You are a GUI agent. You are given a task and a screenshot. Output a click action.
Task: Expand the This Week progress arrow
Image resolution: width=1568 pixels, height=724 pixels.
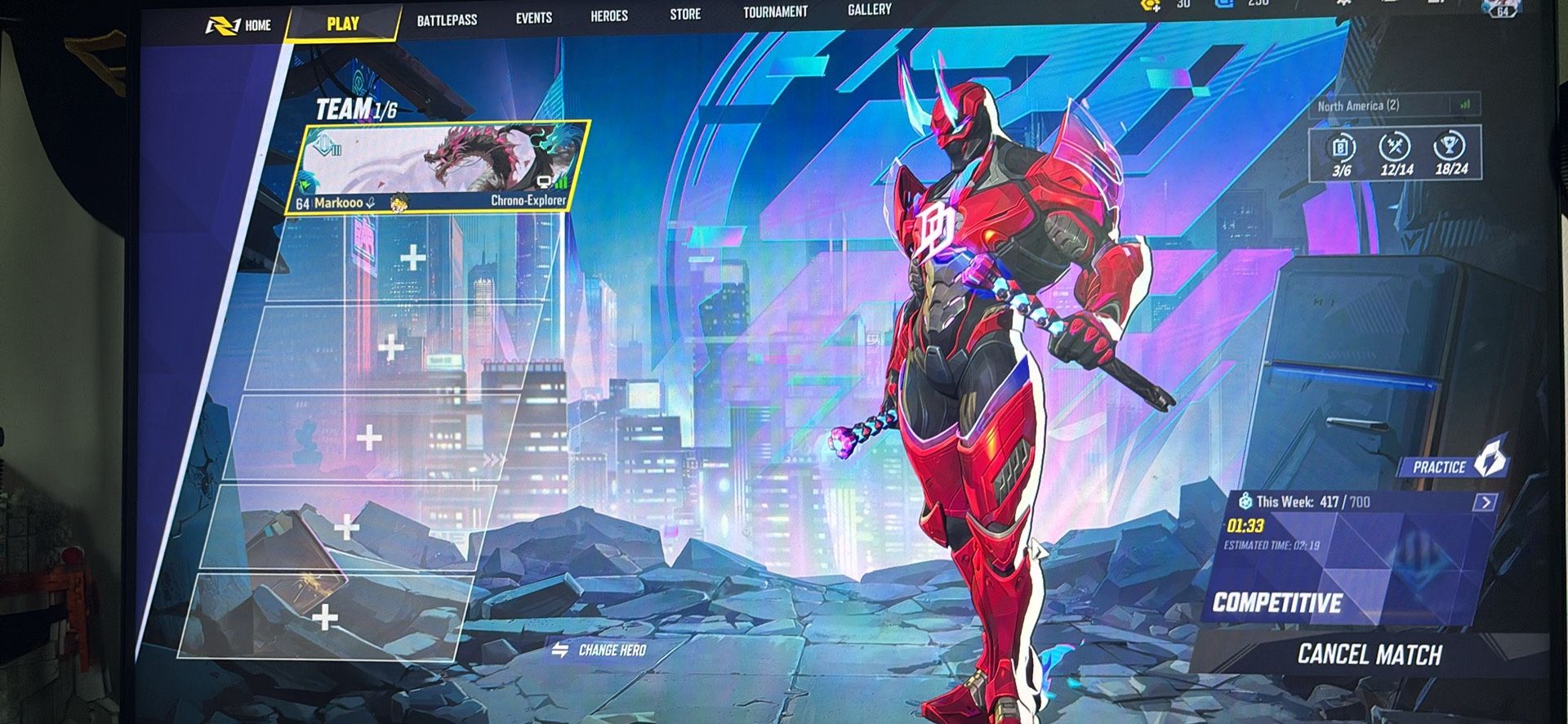[1486, 502]
